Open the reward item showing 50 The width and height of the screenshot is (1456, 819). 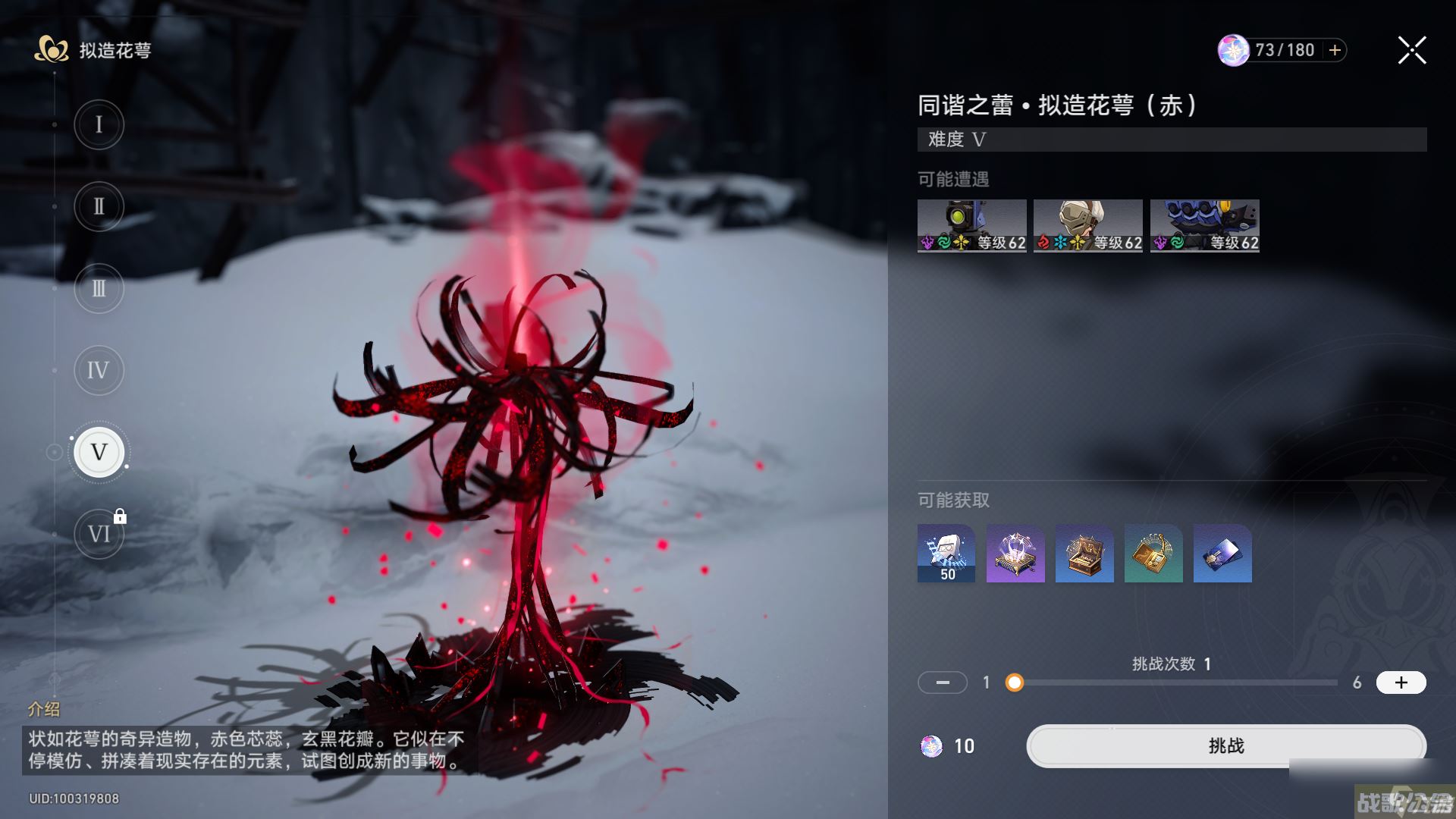946,554
